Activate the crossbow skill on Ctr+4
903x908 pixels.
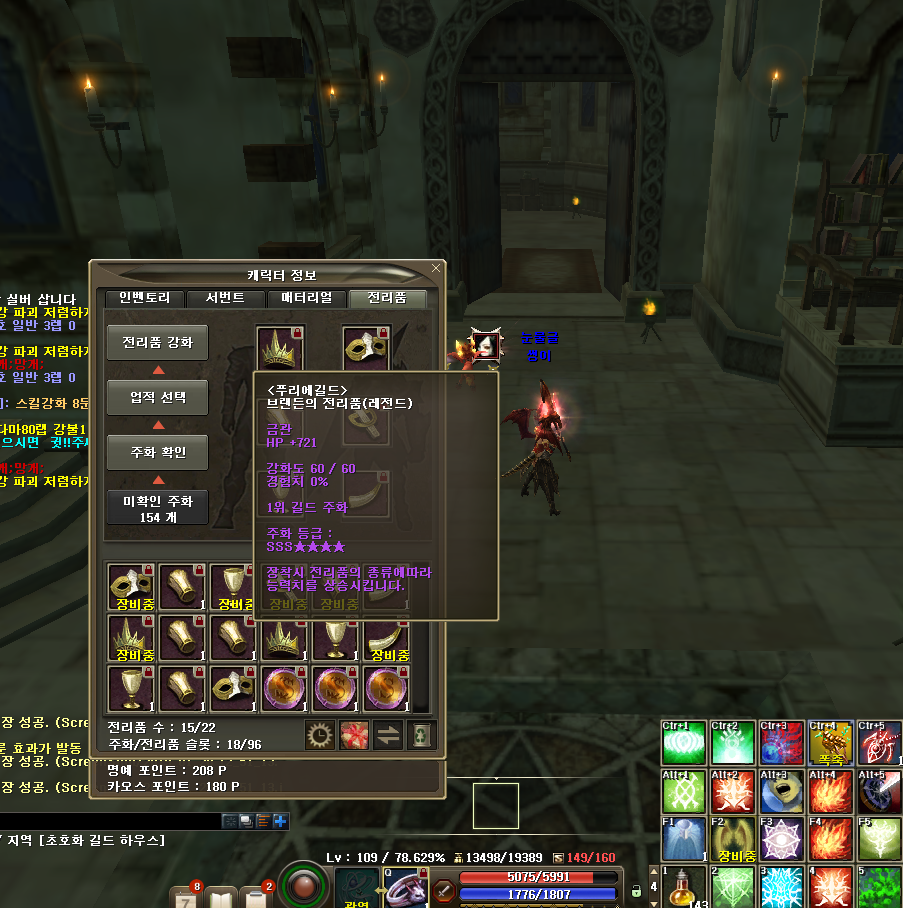831,742
